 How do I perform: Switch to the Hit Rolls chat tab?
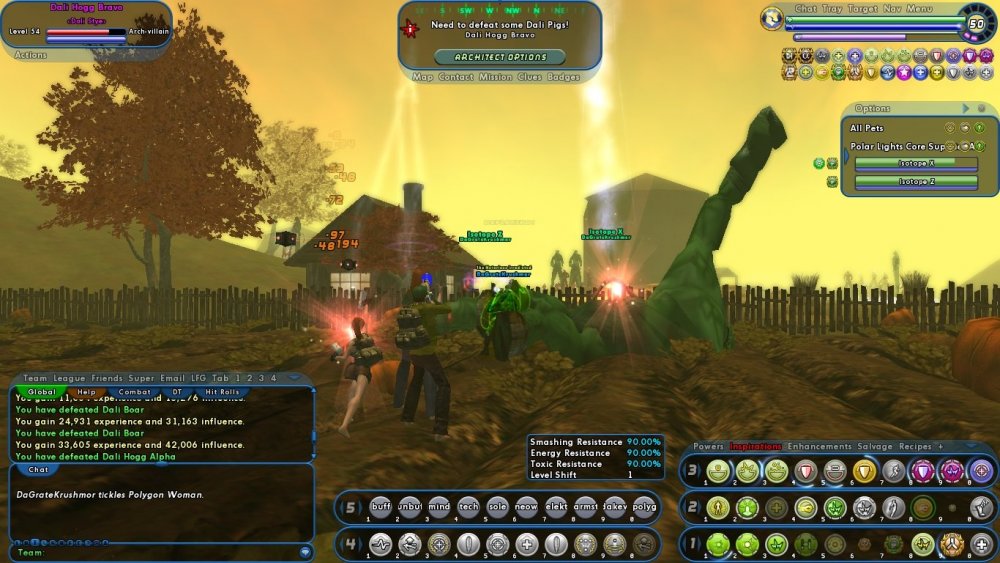click(x=222, y=392)
